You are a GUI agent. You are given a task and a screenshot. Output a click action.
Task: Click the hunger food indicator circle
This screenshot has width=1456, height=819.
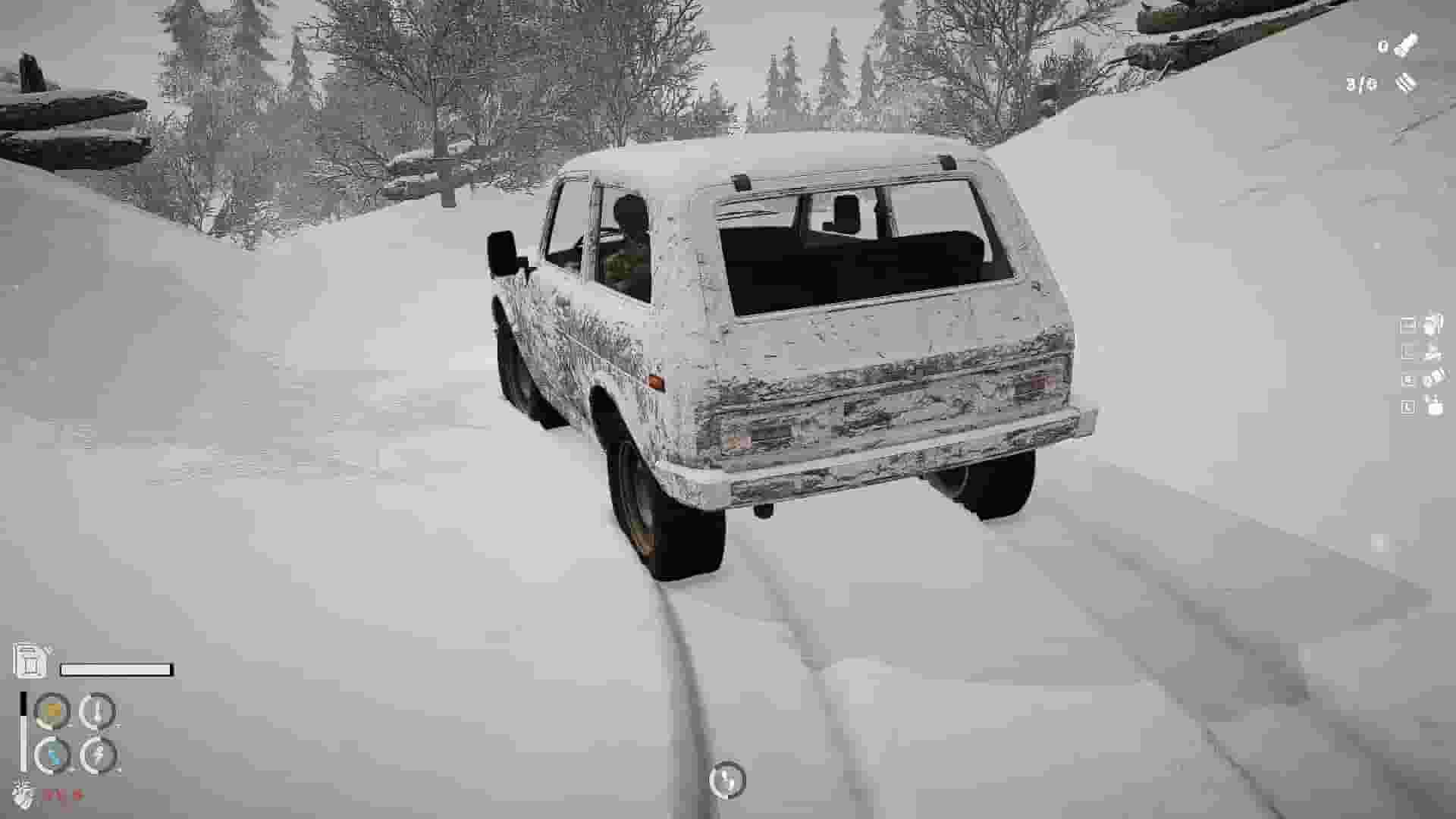[51, 709]
